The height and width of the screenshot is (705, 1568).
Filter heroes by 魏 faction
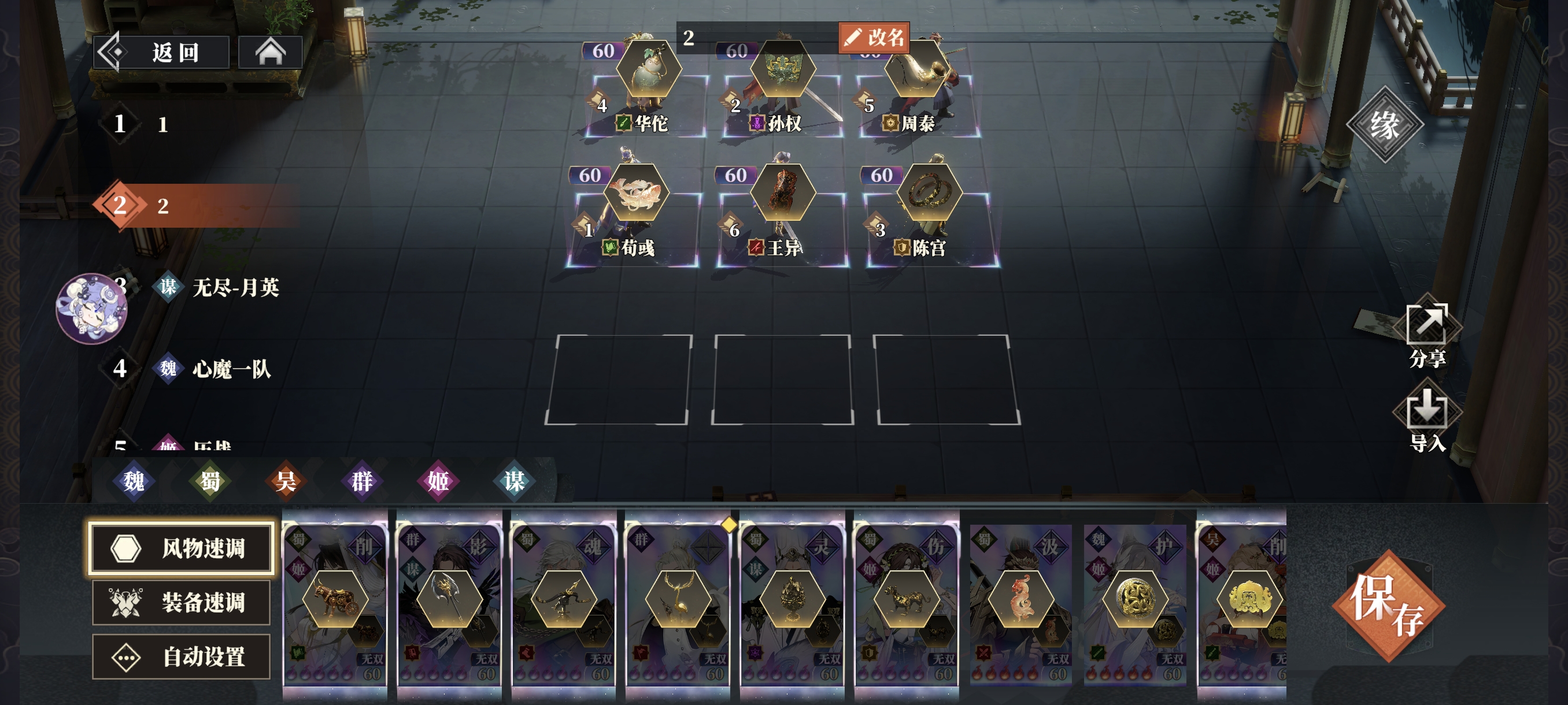tap(134, 481)
